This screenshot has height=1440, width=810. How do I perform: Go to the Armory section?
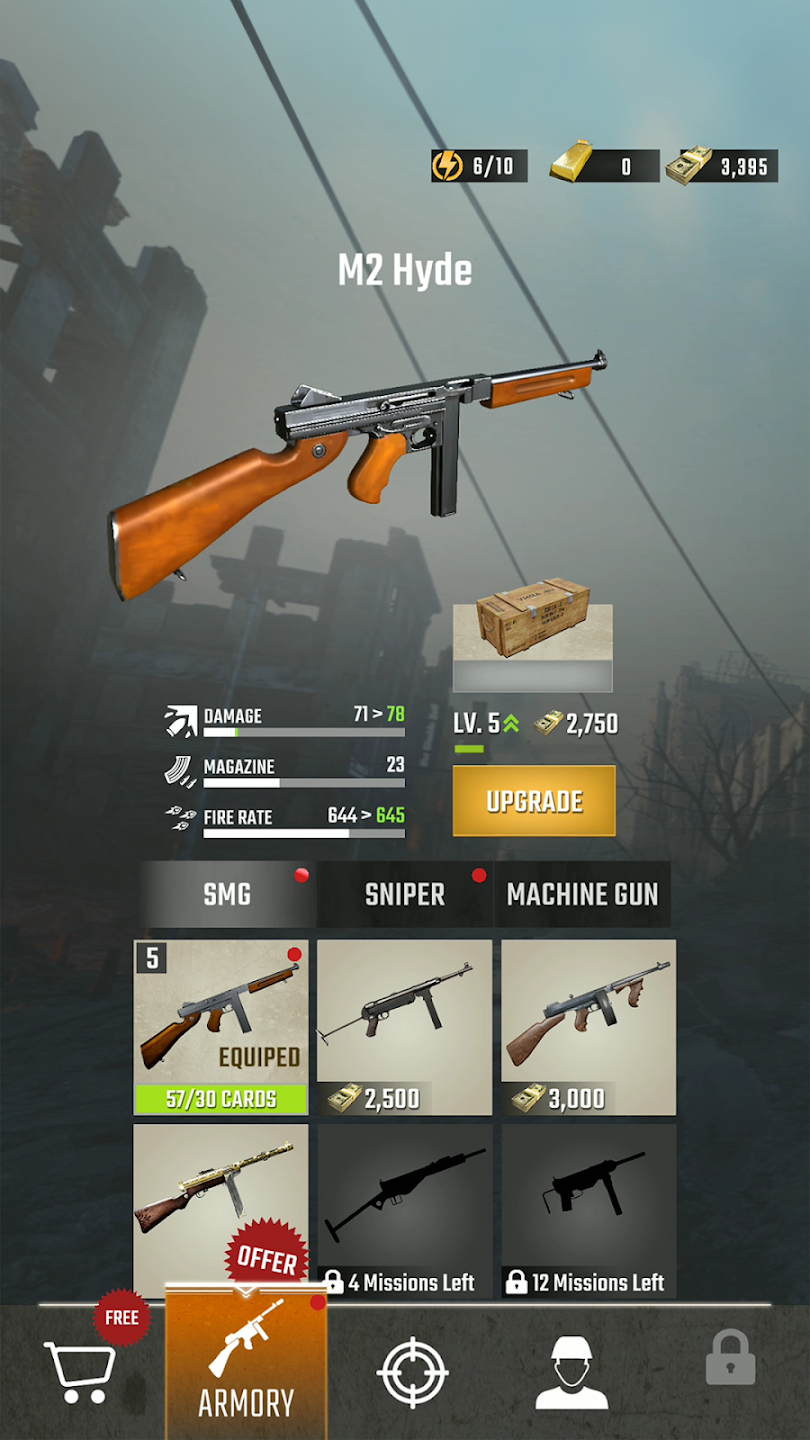coord(246,1372)
